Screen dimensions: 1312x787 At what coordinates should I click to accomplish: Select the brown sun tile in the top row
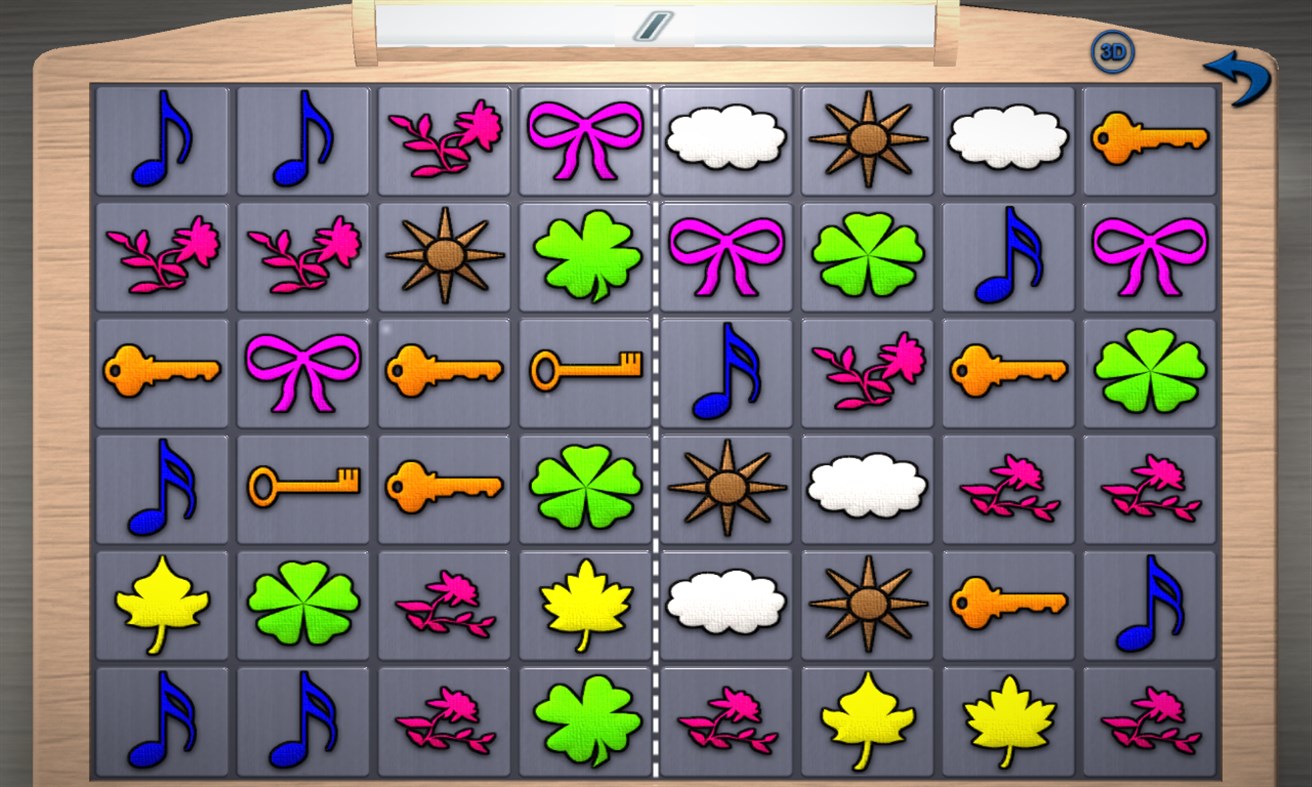pyautogui.click(x=867, y=140)
